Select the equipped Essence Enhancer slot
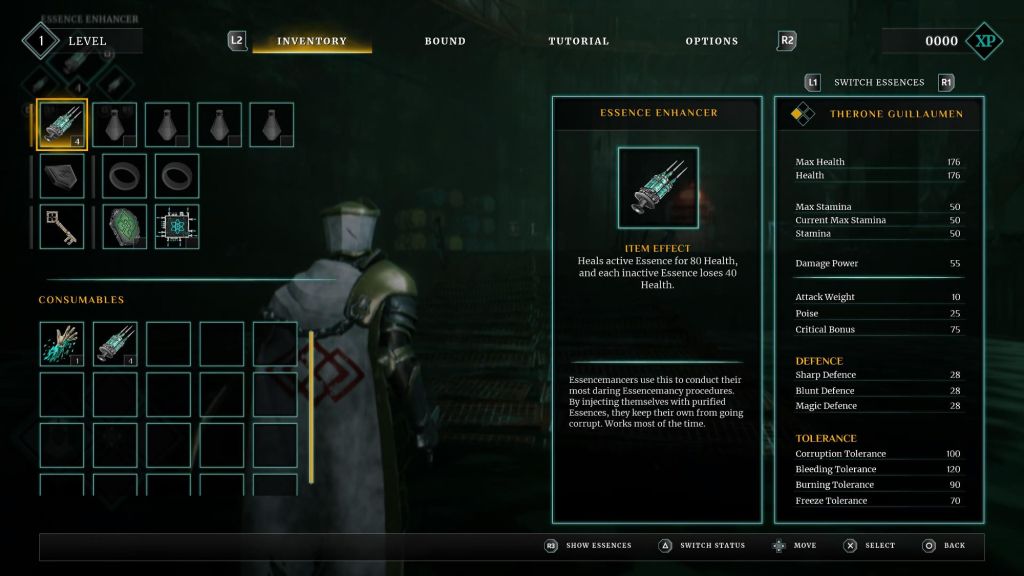The height and width of the screenshot is (576, 1024). pyautogui.click(x=62, y=124)
